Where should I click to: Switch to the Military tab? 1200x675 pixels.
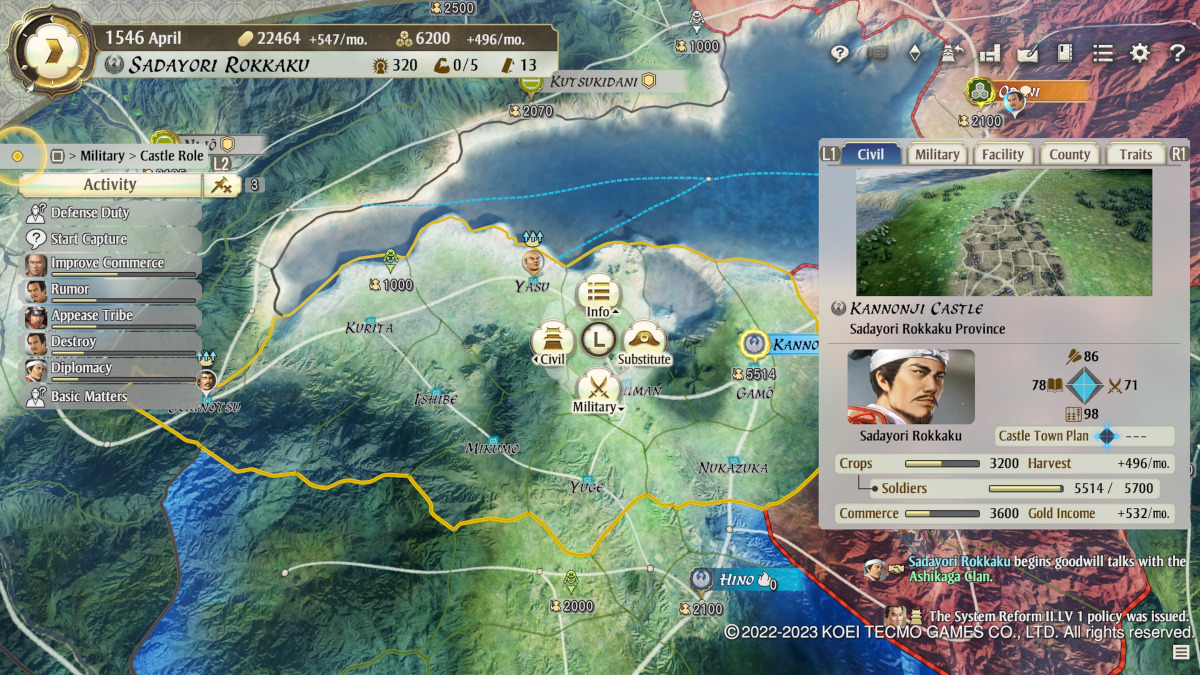tap(937, 154)
